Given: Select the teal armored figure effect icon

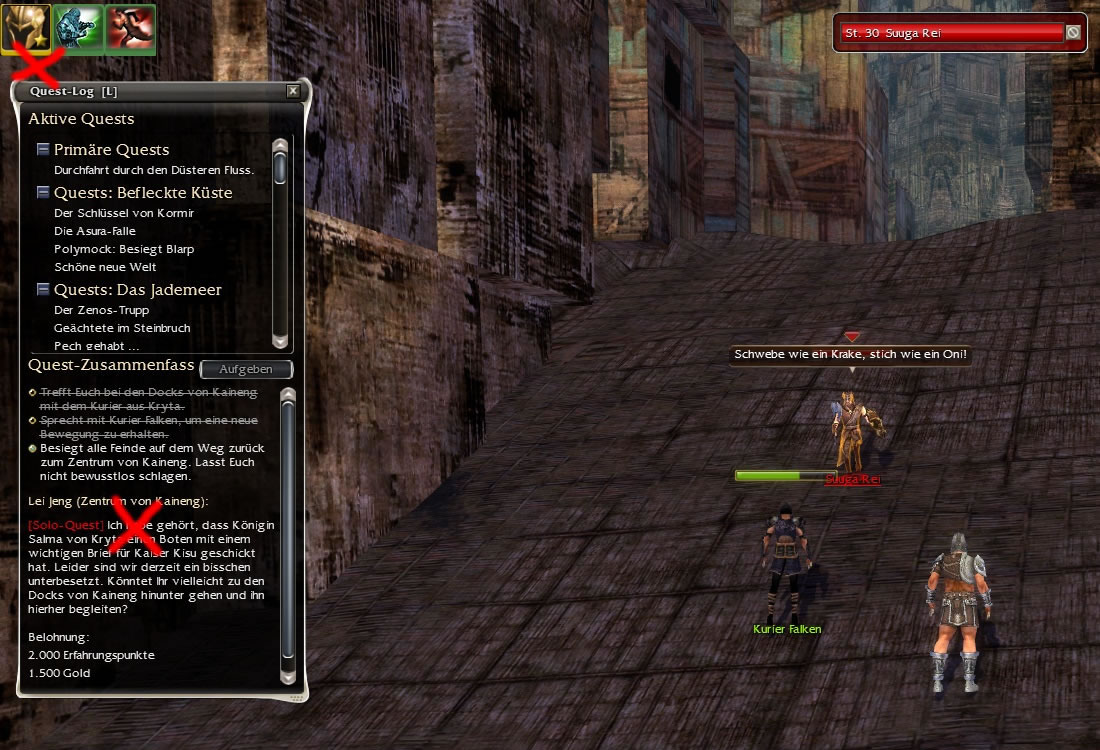Looking at the screenshot, I should point(78,28).
